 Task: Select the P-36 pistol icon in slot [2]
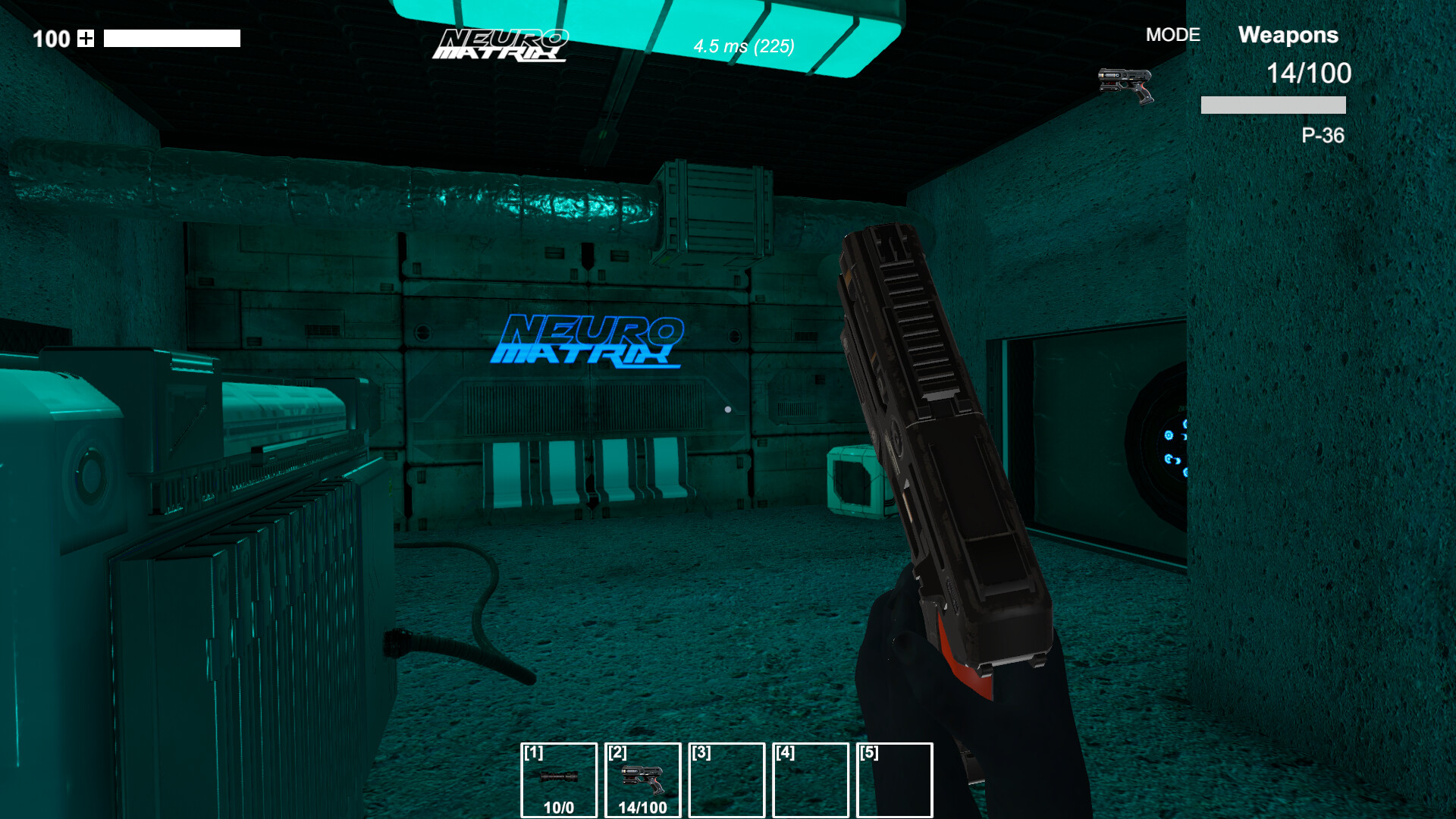(x=643, y=777)
